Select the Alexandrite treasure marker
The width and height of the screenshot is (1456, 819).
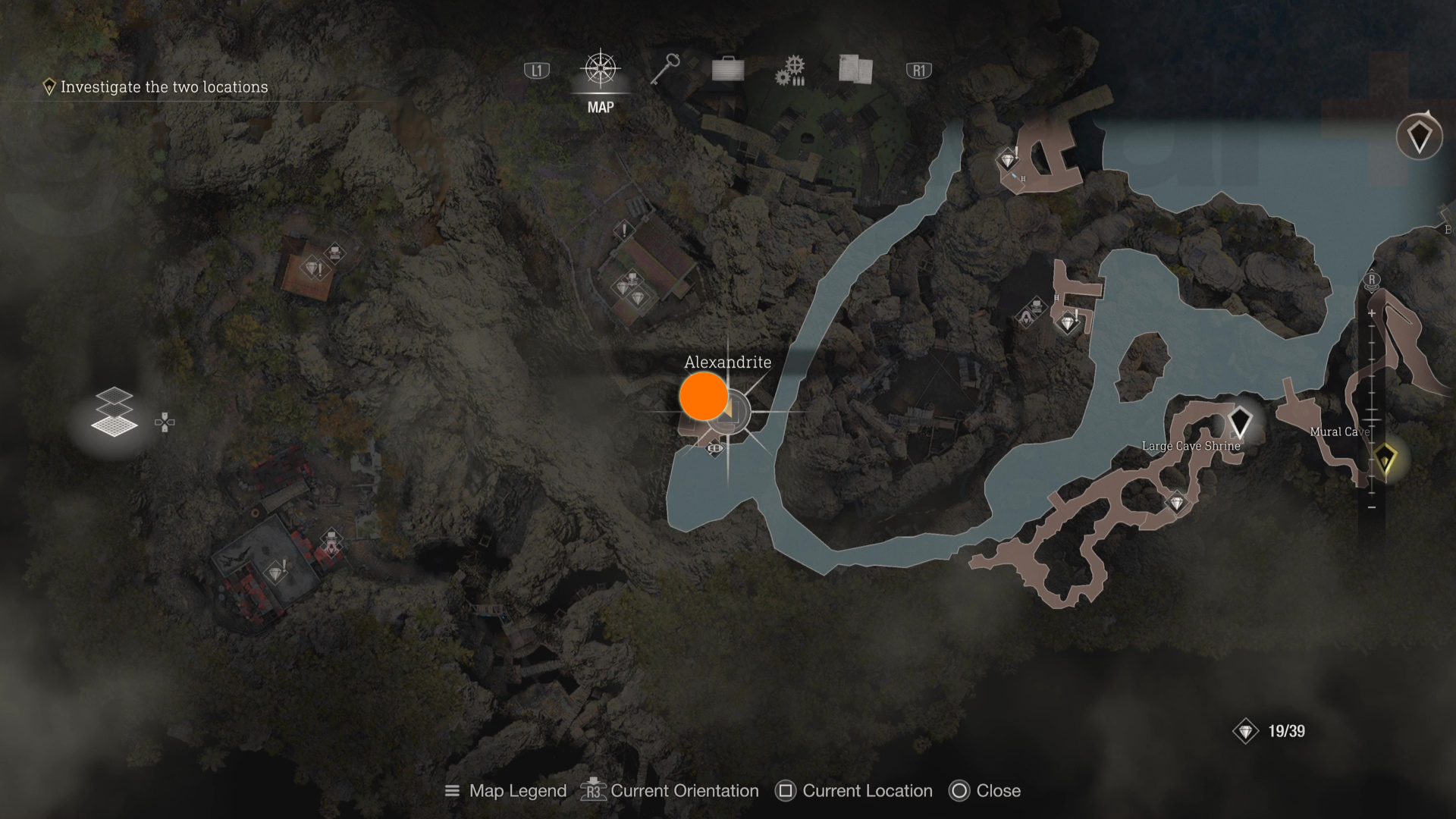[704, 397]
